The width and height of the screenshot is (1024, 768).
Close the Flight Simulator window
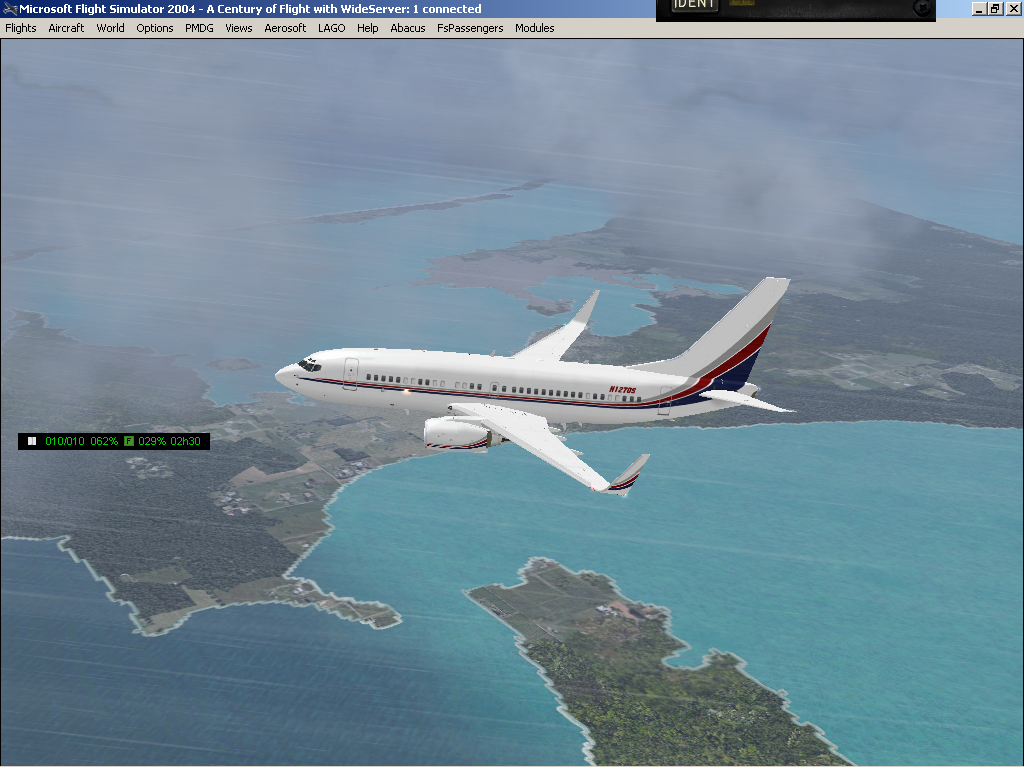point(1011,9)
